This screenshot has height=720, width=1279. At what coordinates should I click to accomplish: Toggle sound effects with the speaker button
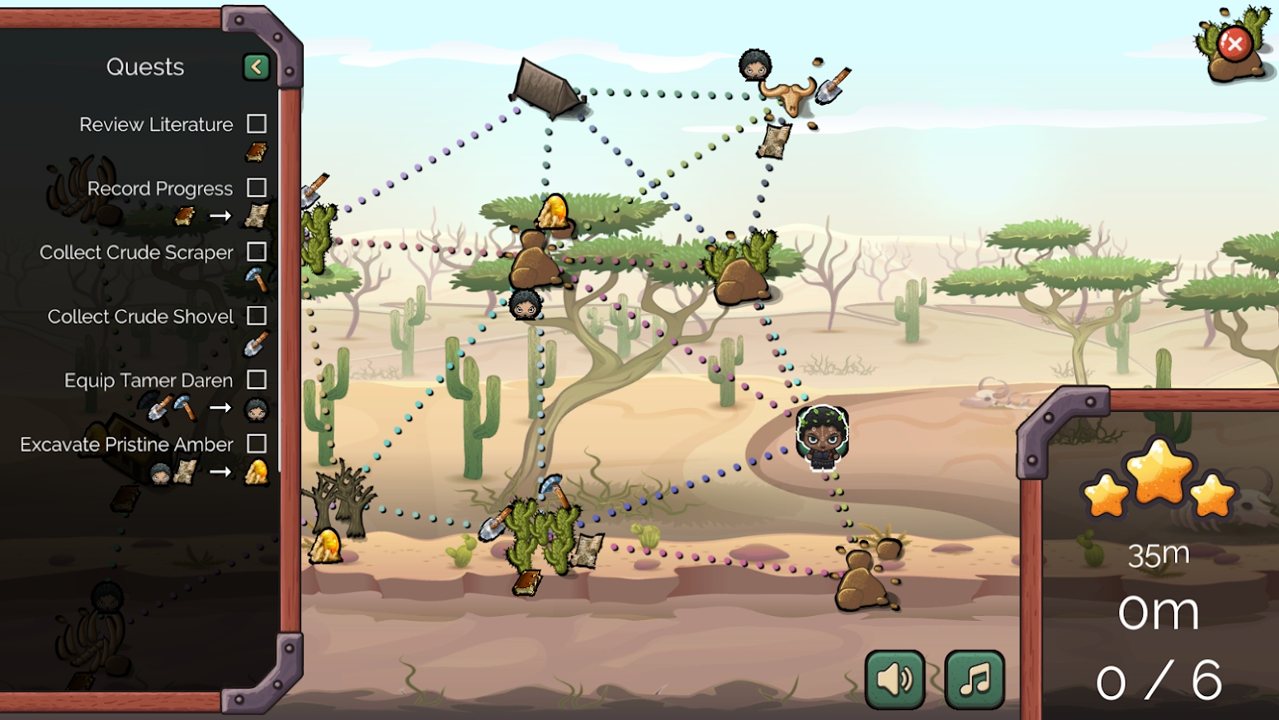click(894, 680)
